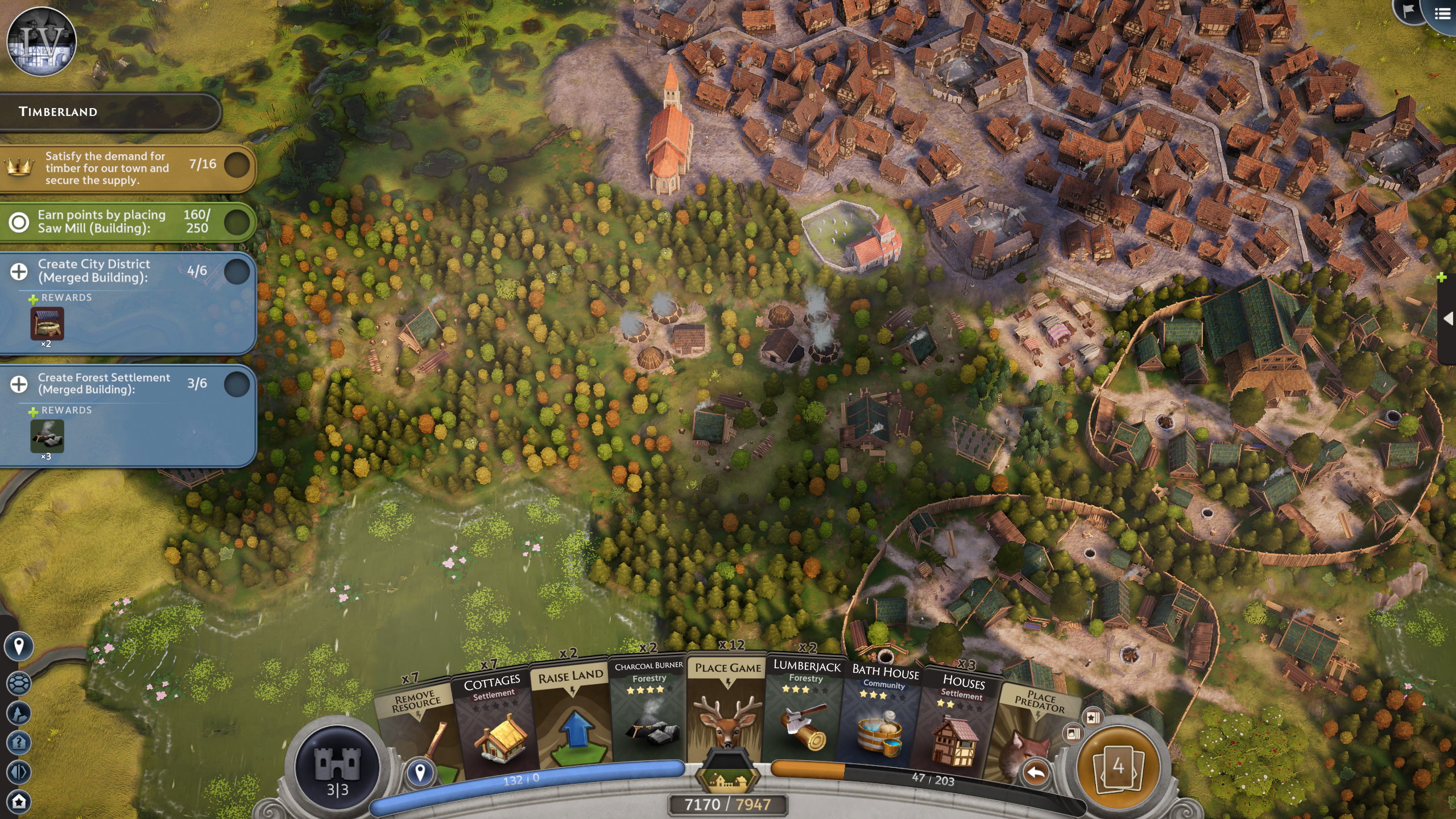Click the castle icon showing 3|3
This screenshot has height=819, width=1456.
click(x=337, y=768)
